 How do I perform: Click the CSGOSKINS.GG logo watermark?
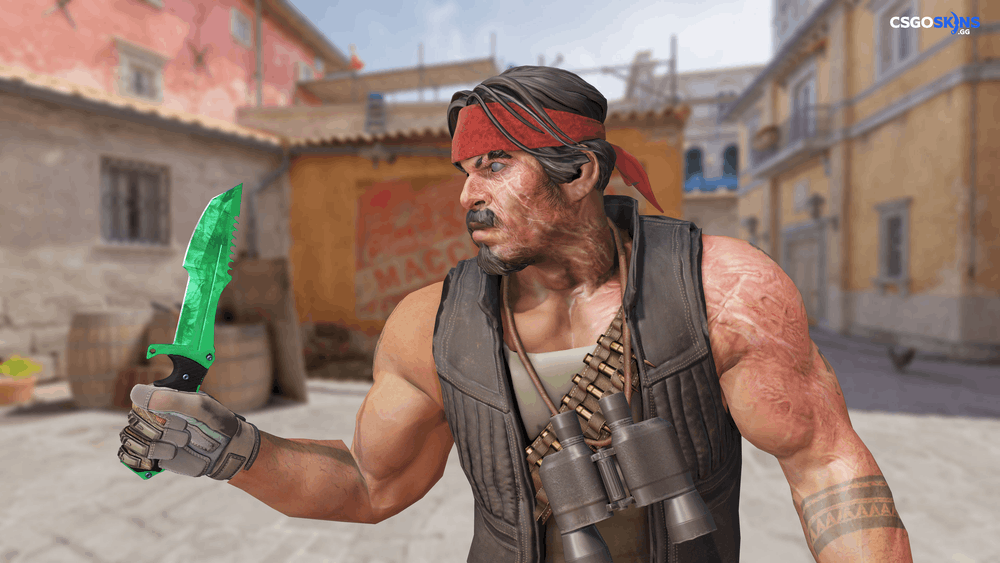point(935,23)
